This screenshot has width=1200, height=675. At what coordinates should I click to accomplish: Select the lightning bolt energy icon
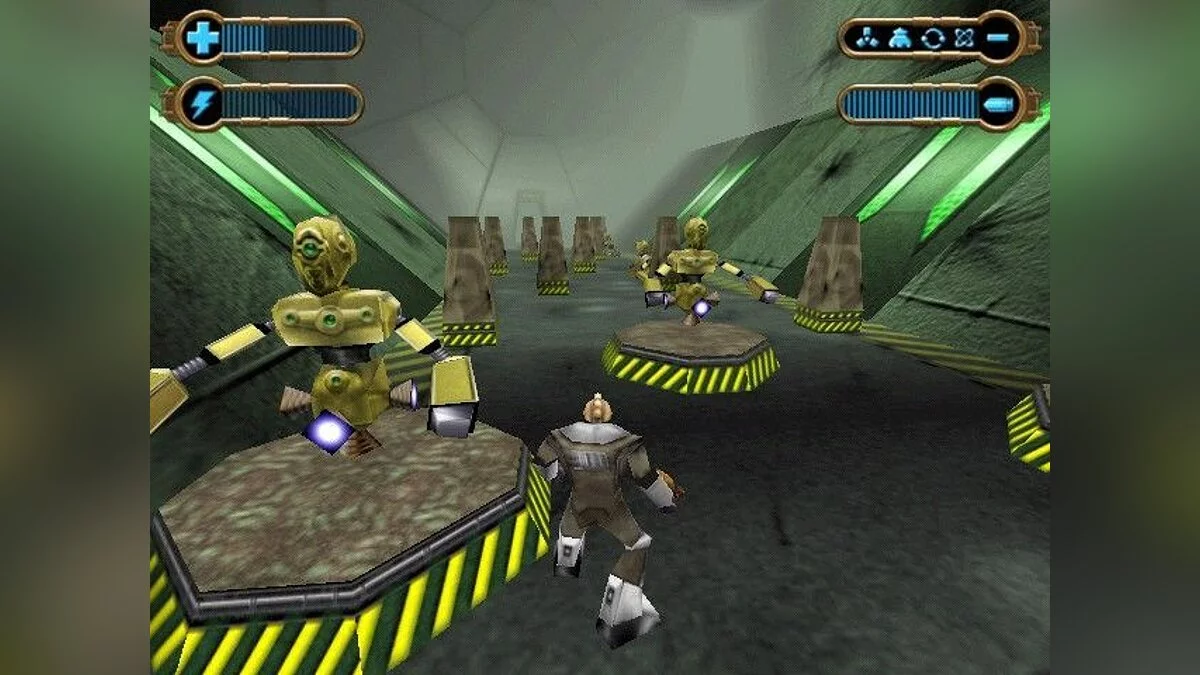point(202,104)
